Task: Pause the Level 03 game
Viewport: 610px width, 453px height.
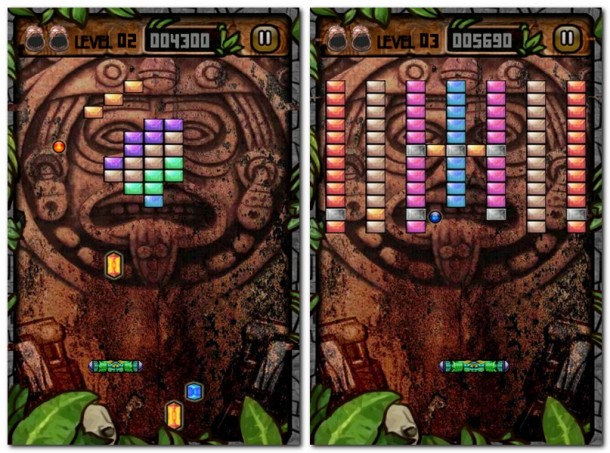Action: pyautogui.click(x=567, y=38)
